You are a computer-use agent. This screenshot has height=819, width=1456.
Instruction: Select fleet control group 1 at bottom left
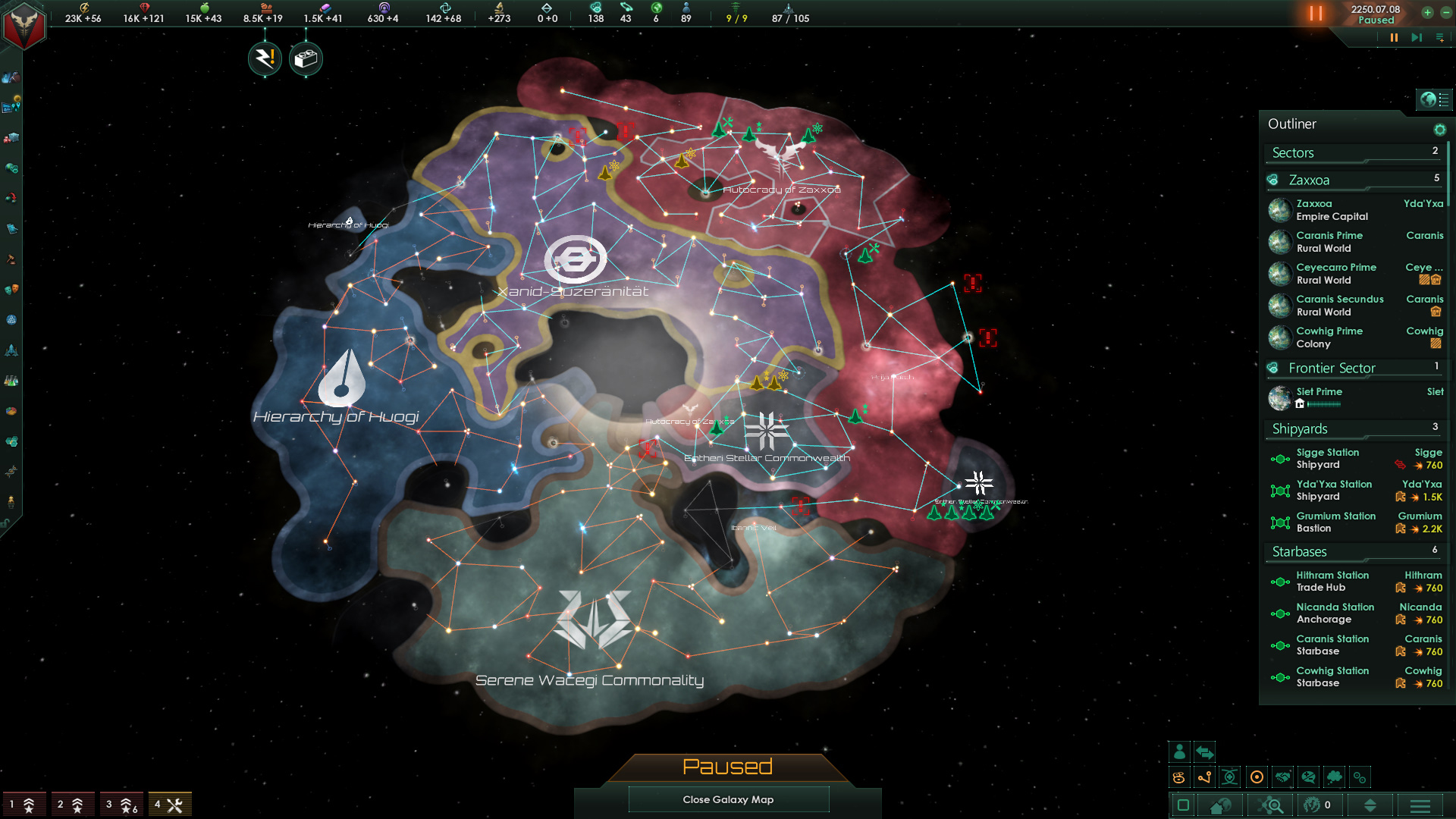(x=27, y=803)
